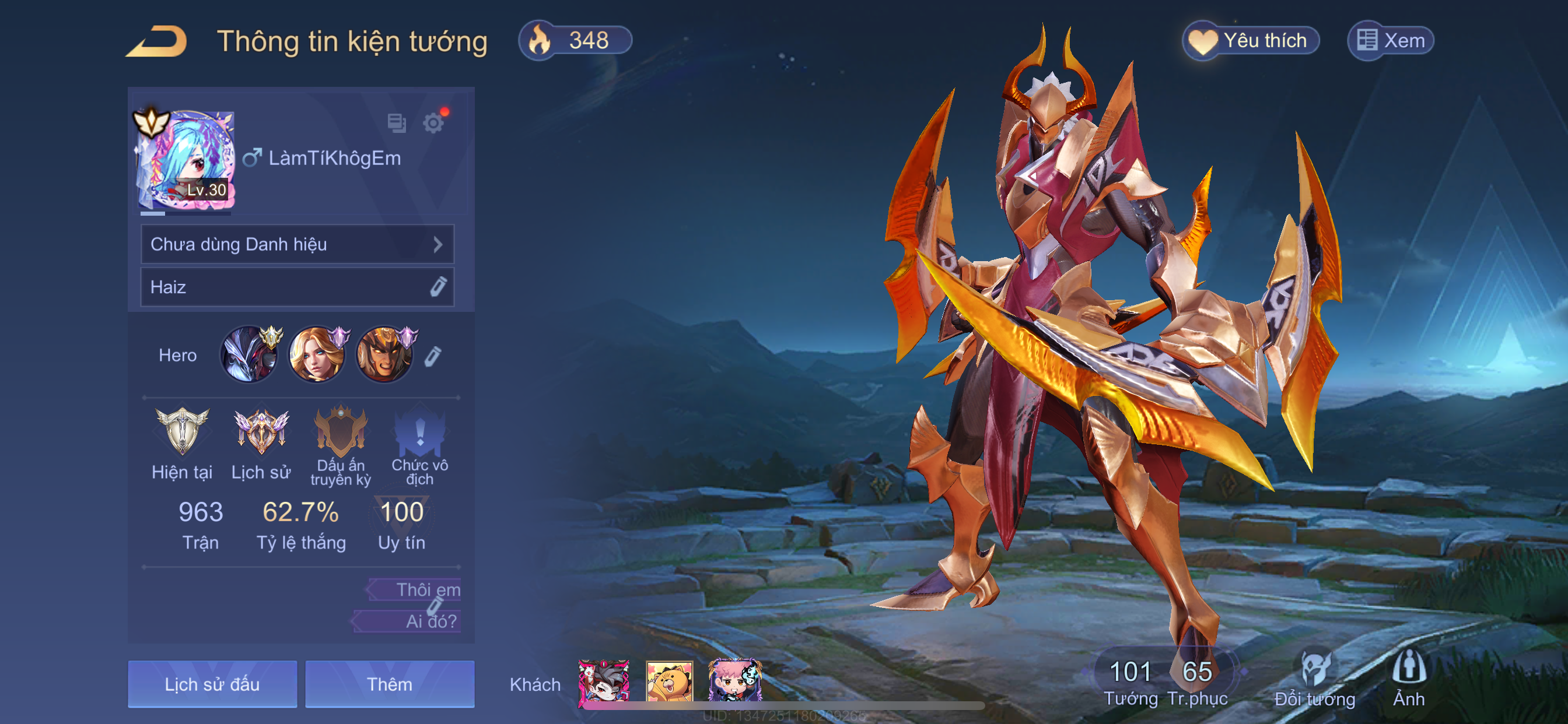The width and height of the screenshot is (1568, 724).
Task: Tap the flame popularity counter showing 348
Action: tap(575, 41)
